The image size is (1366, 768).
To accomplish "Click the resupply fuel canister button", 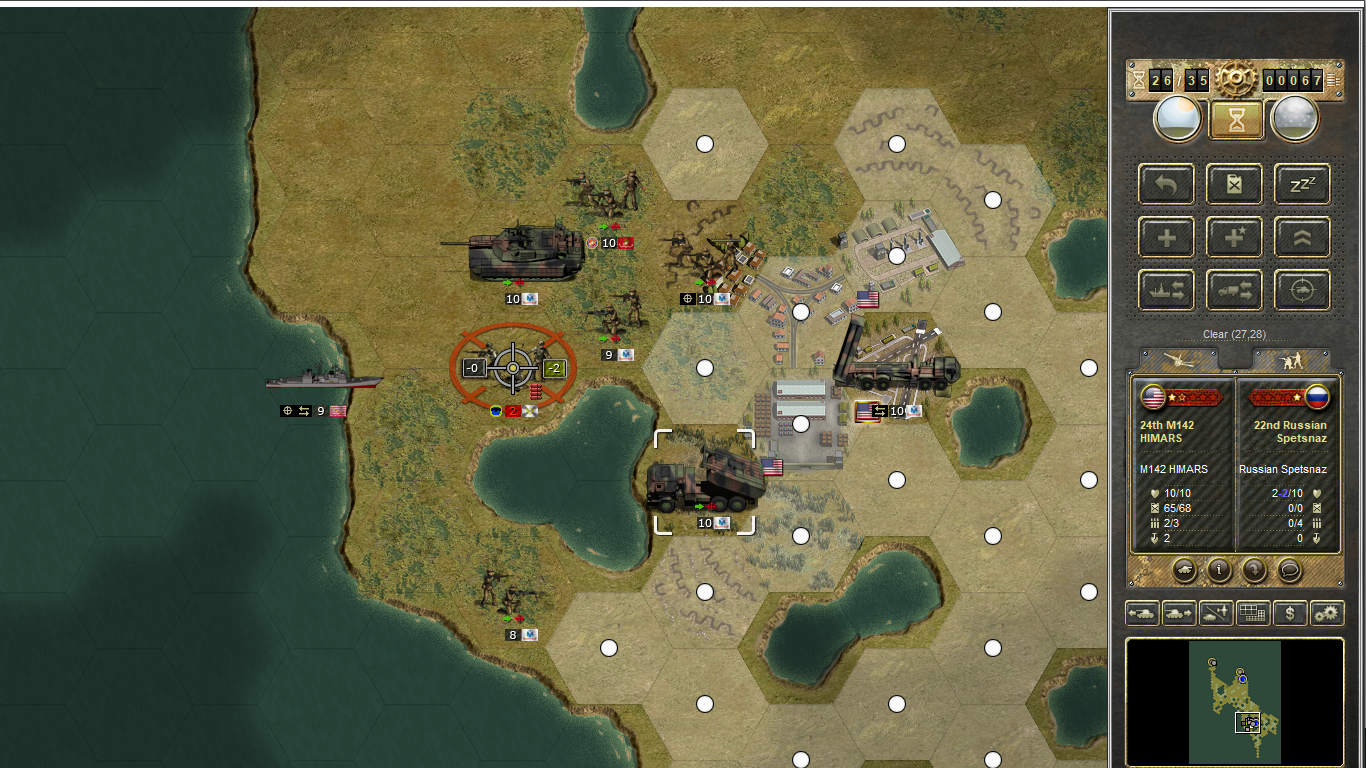I will (x=1235, y=184).
